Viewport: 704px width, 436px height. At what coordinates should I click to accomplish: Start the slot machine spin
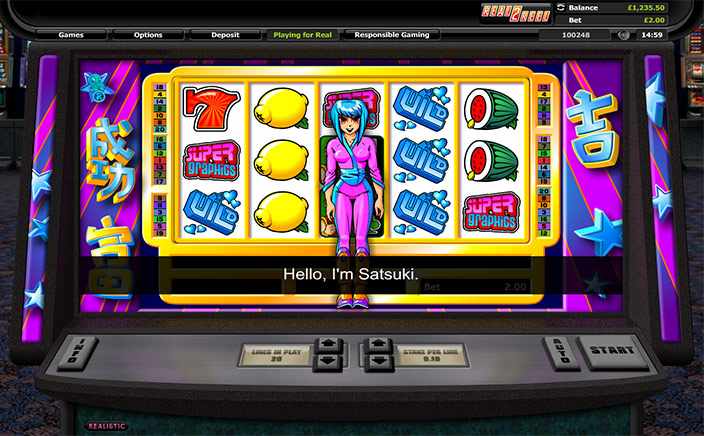pyautogui.click(x=613, y=351)
